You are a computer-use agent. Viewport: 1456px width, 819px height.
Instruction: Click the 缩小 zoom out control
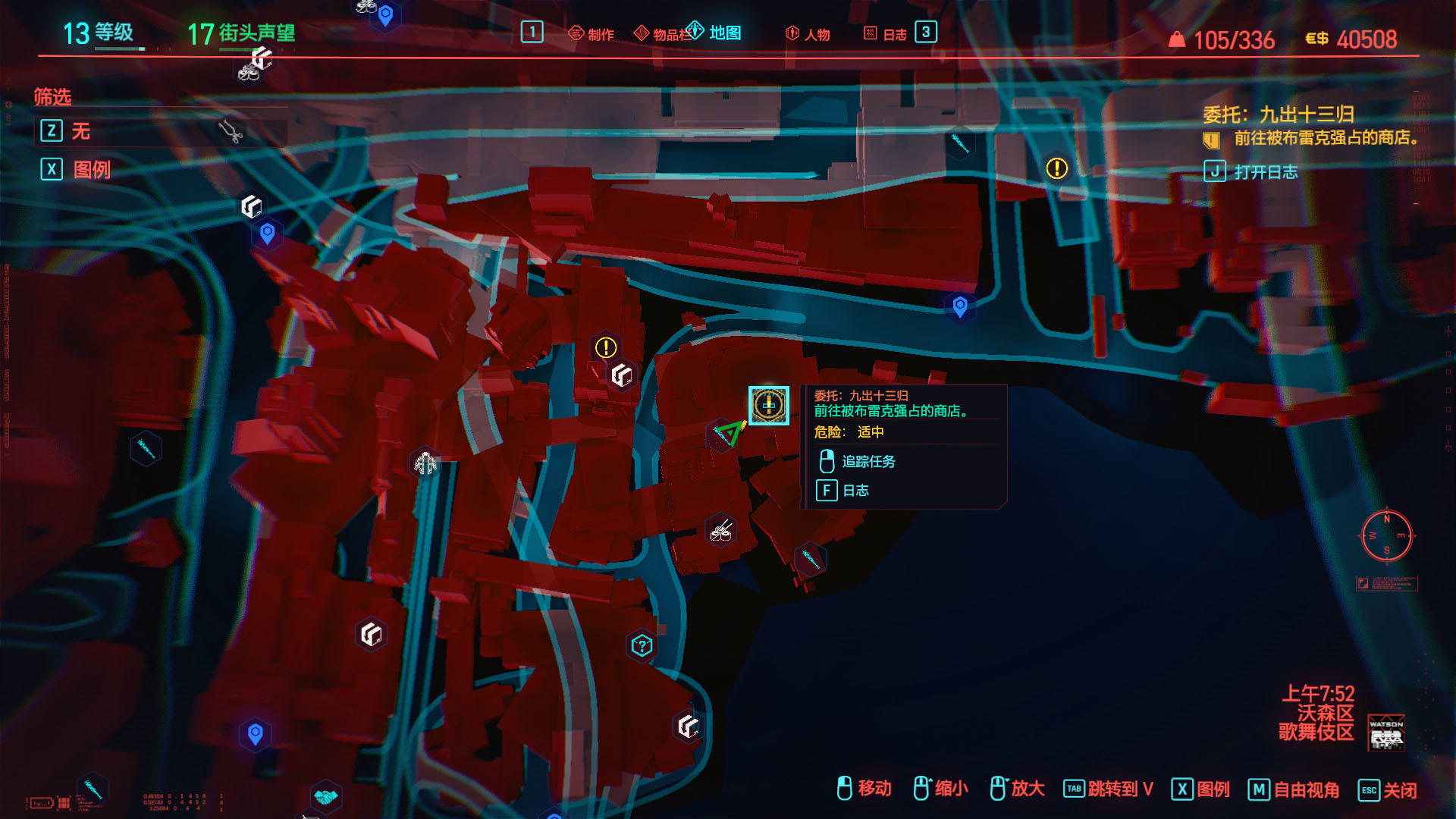(x=950, y=789)
